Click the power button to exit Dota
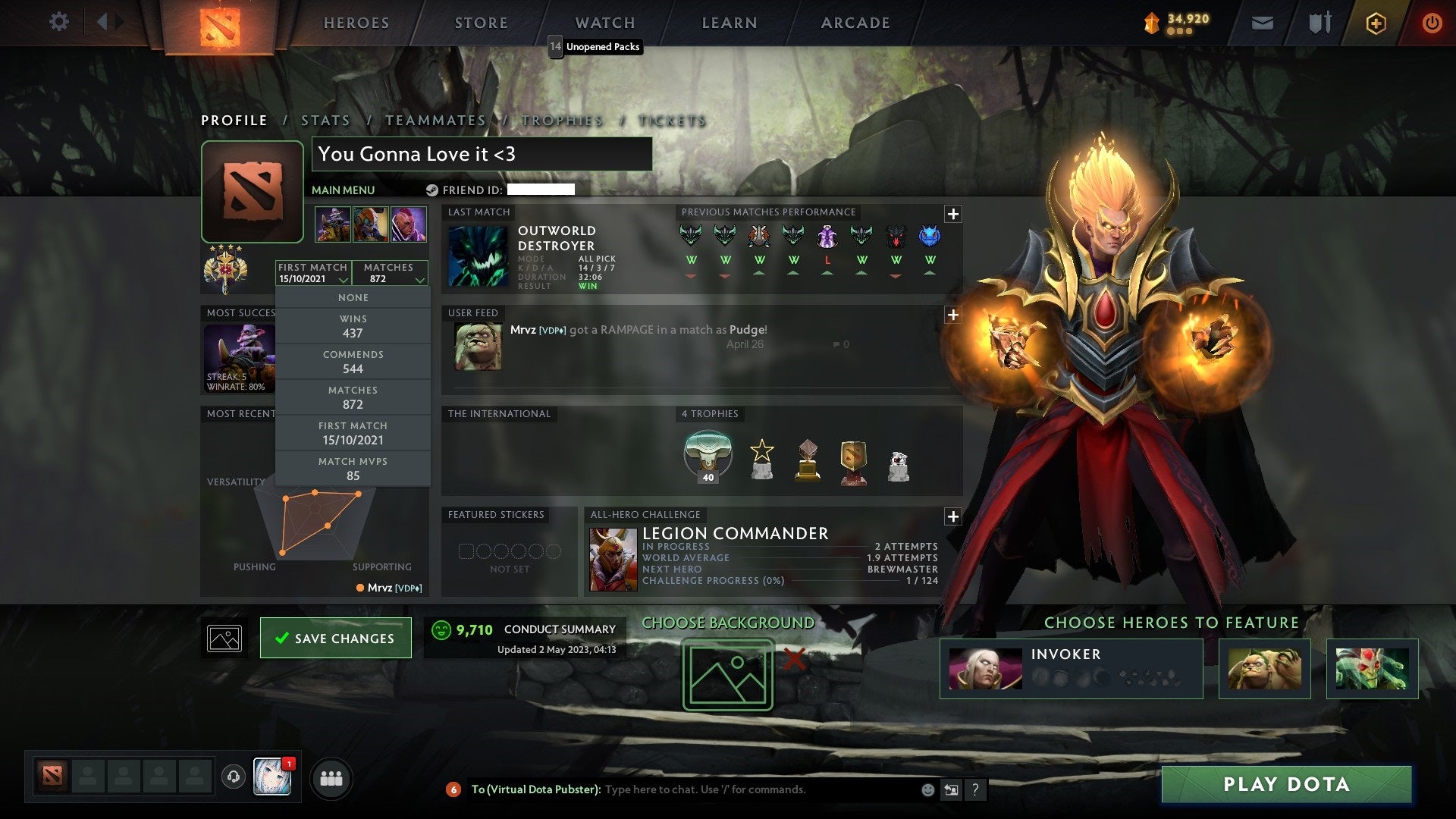The image size is (1456, 819). tap(1432, 22)
